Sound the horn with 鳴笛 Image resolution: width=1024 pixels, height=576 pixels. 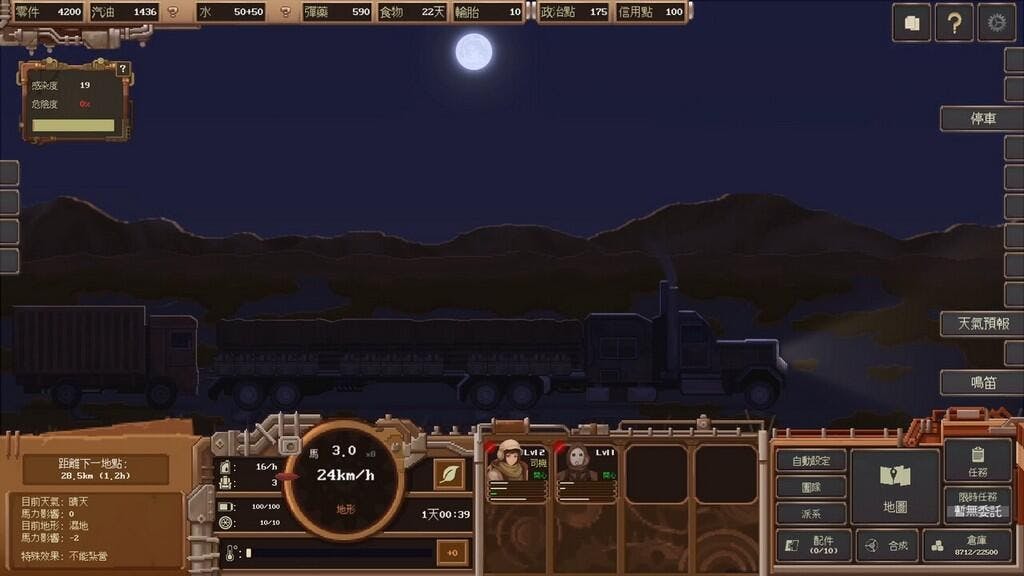tap(982, 382)
